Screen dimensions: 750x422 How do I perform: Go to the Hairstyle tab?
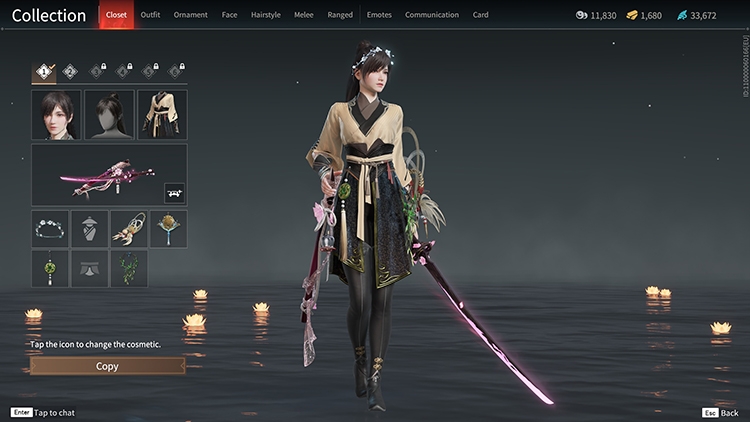[265, 15]
